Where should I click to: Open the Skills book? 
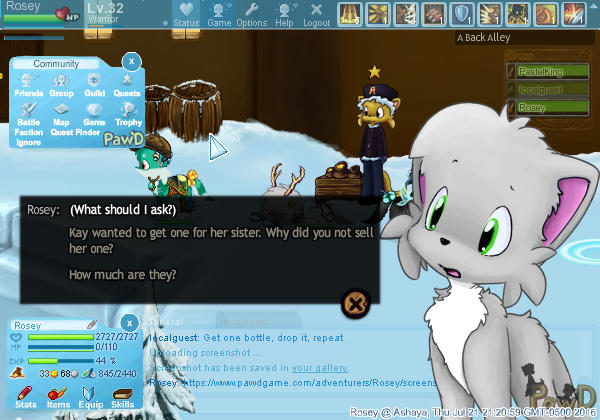121,398
